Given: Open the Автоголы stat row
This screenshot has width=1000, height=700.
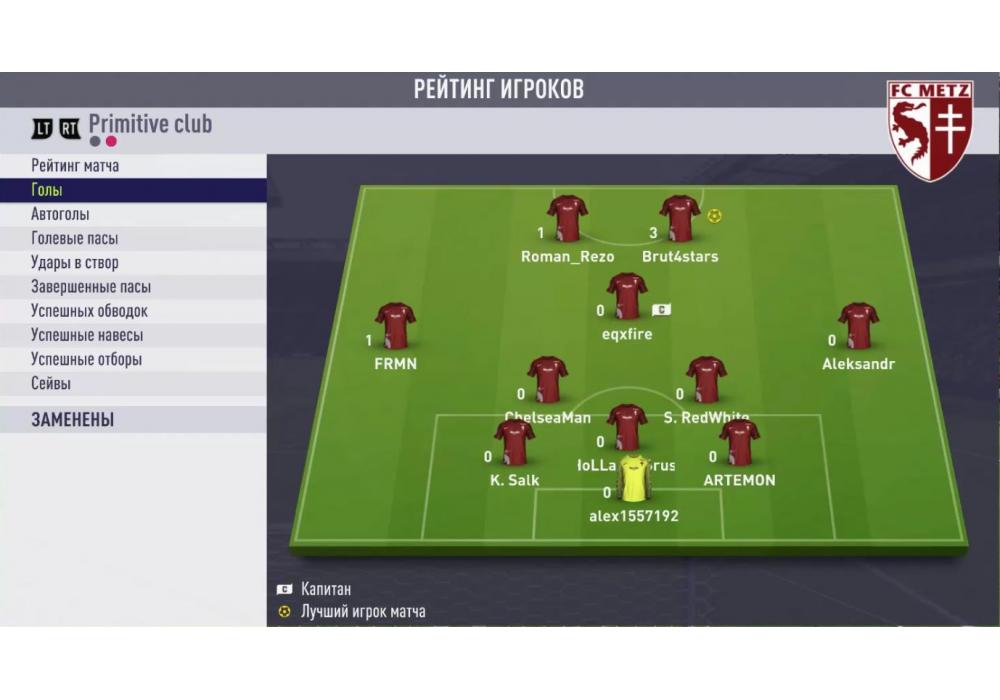Looking at the screenshot, I should click(x=60, y=214).
